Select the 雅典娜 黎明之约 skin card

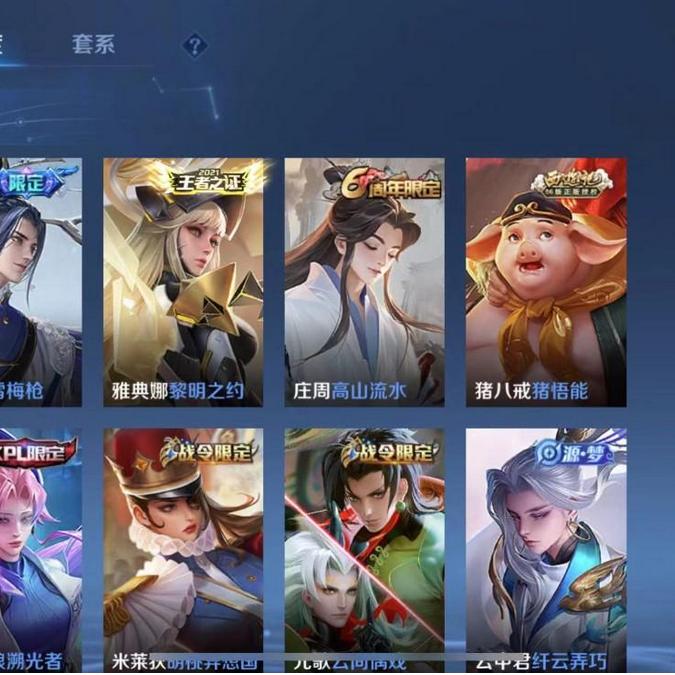(x=183, y=282)
